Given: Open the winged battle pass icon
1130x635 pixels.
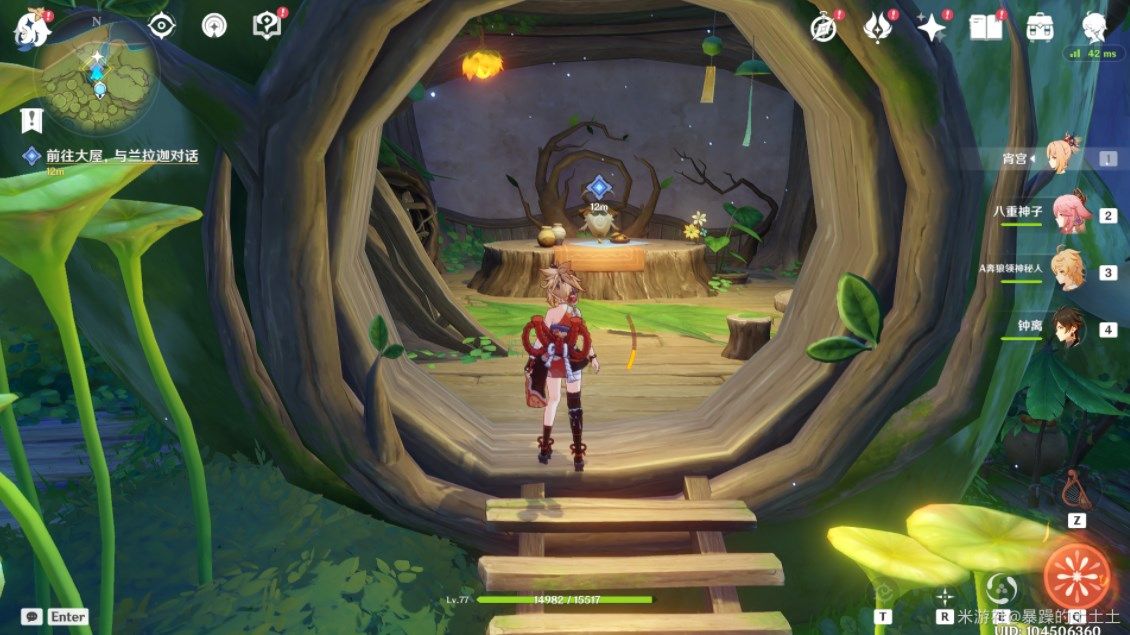Looking at the screenshot, I should [878, 28].
